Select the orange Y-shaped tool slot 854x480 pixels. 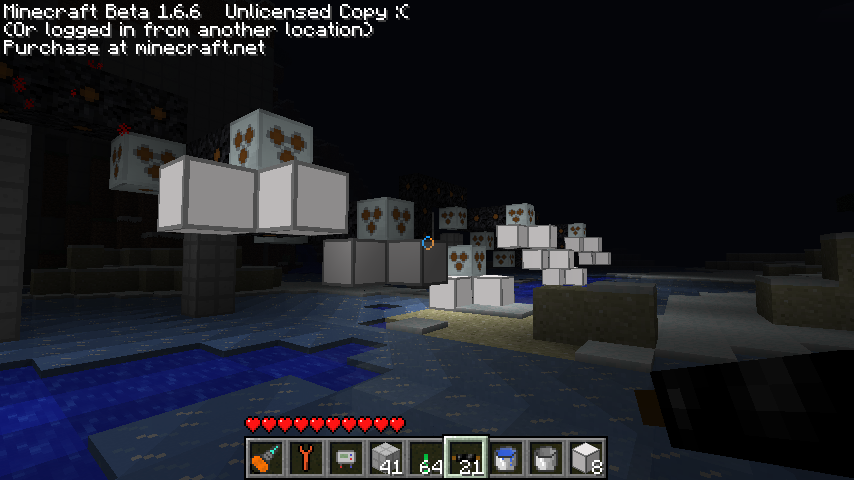(x=305, y=457)
